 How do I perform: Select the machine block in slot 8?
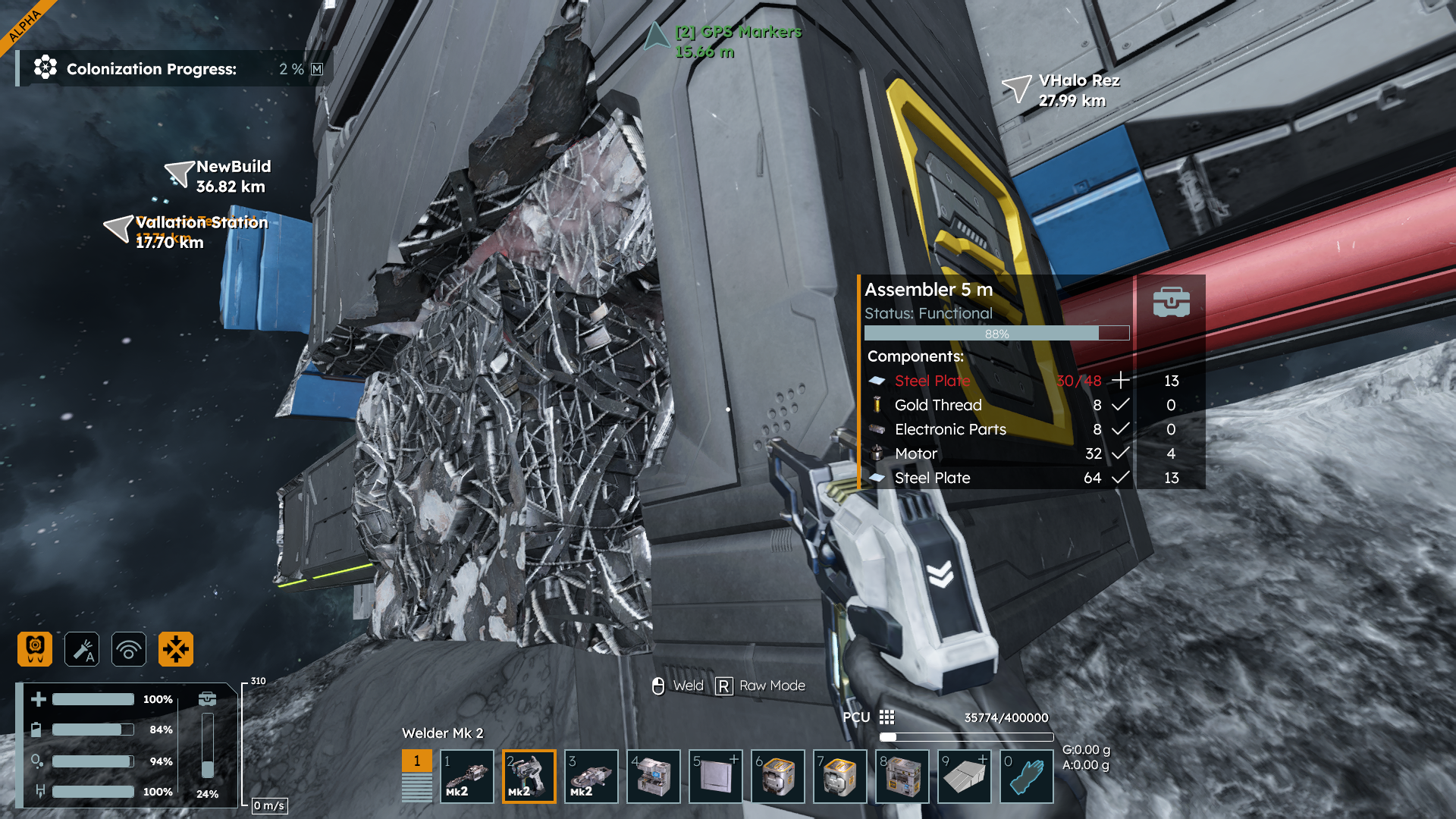pyautogui.click(x=902, y=777)
